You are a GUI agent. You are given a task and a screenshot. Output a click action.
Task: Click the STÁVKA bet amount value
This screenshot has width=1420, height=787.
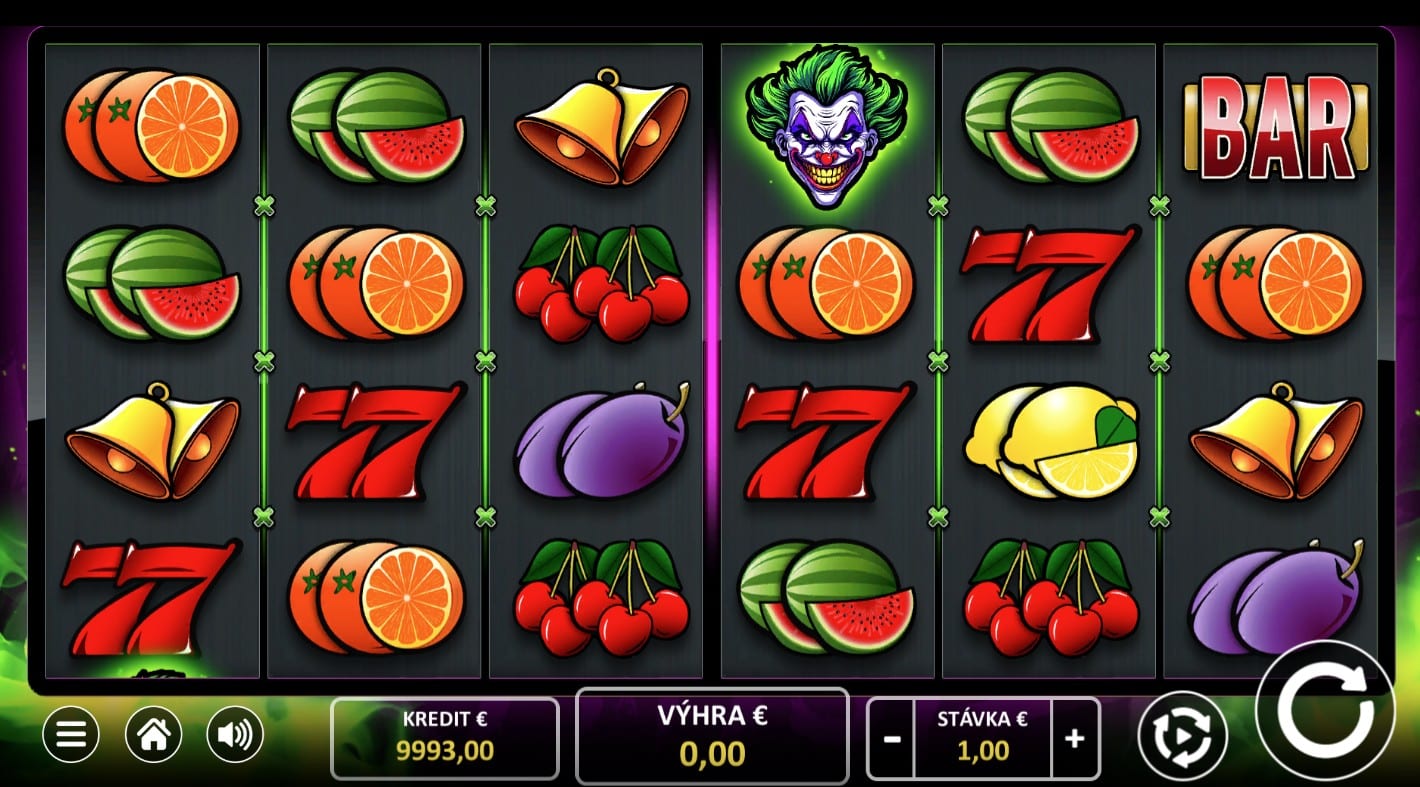(x=982, y=750)
